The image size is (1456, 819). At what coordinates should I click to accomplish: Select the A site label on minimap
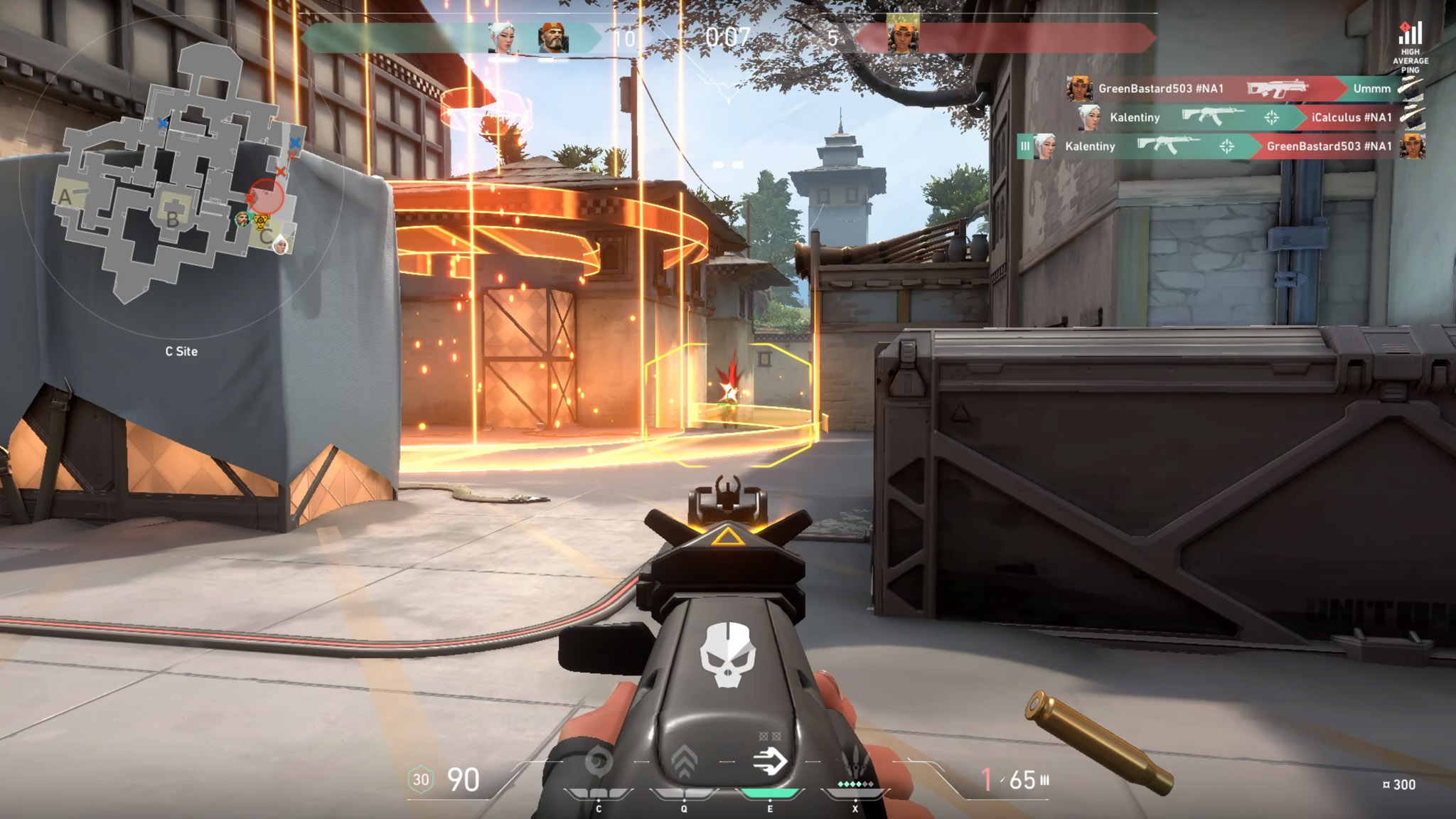65,198
